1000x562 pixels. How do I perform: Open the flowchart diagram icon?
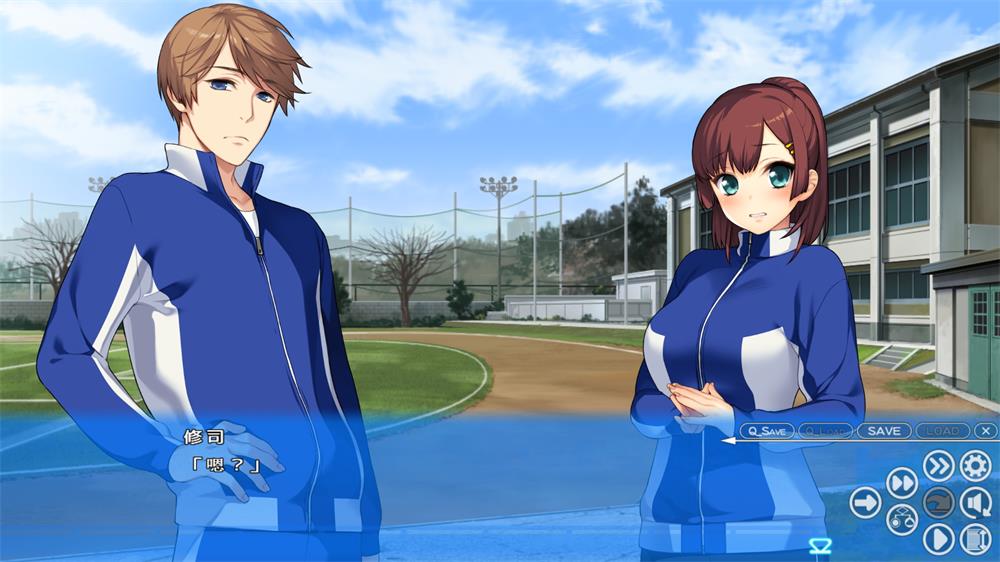[x=902, y=520]
